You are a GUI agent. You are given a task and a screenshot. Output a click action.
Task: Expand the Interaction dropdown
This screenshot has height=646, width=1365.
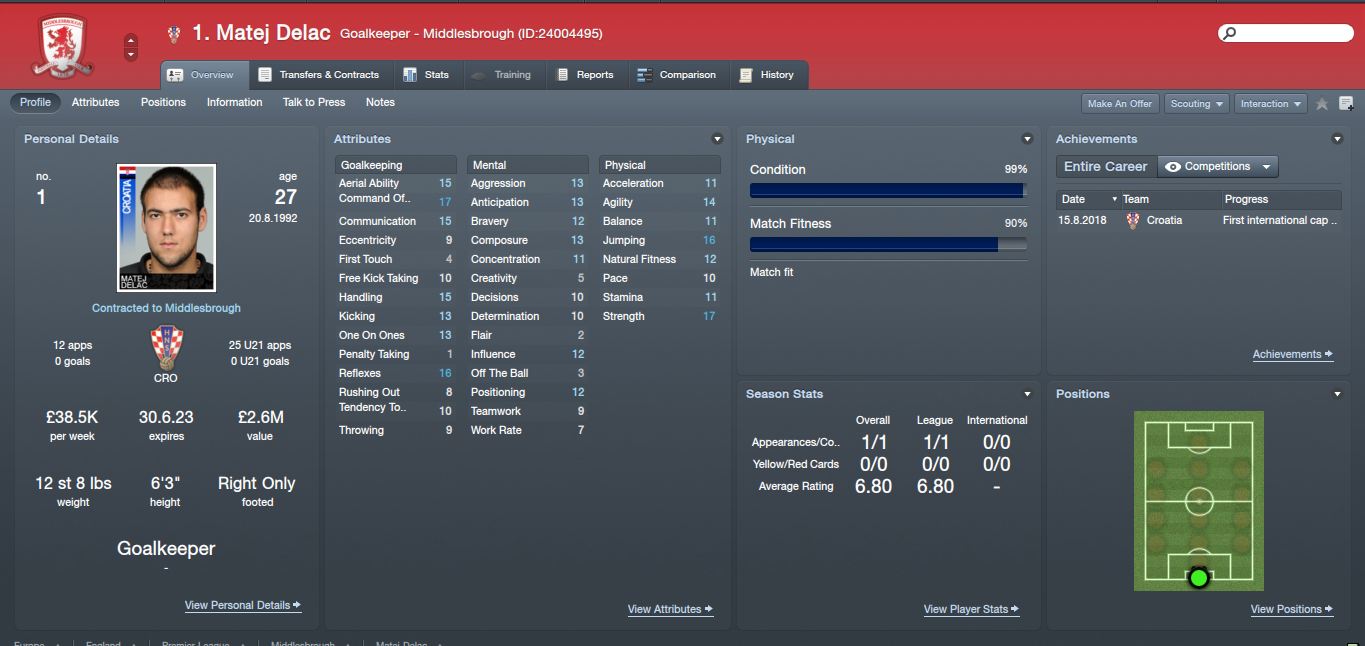tap(1271, 104)
